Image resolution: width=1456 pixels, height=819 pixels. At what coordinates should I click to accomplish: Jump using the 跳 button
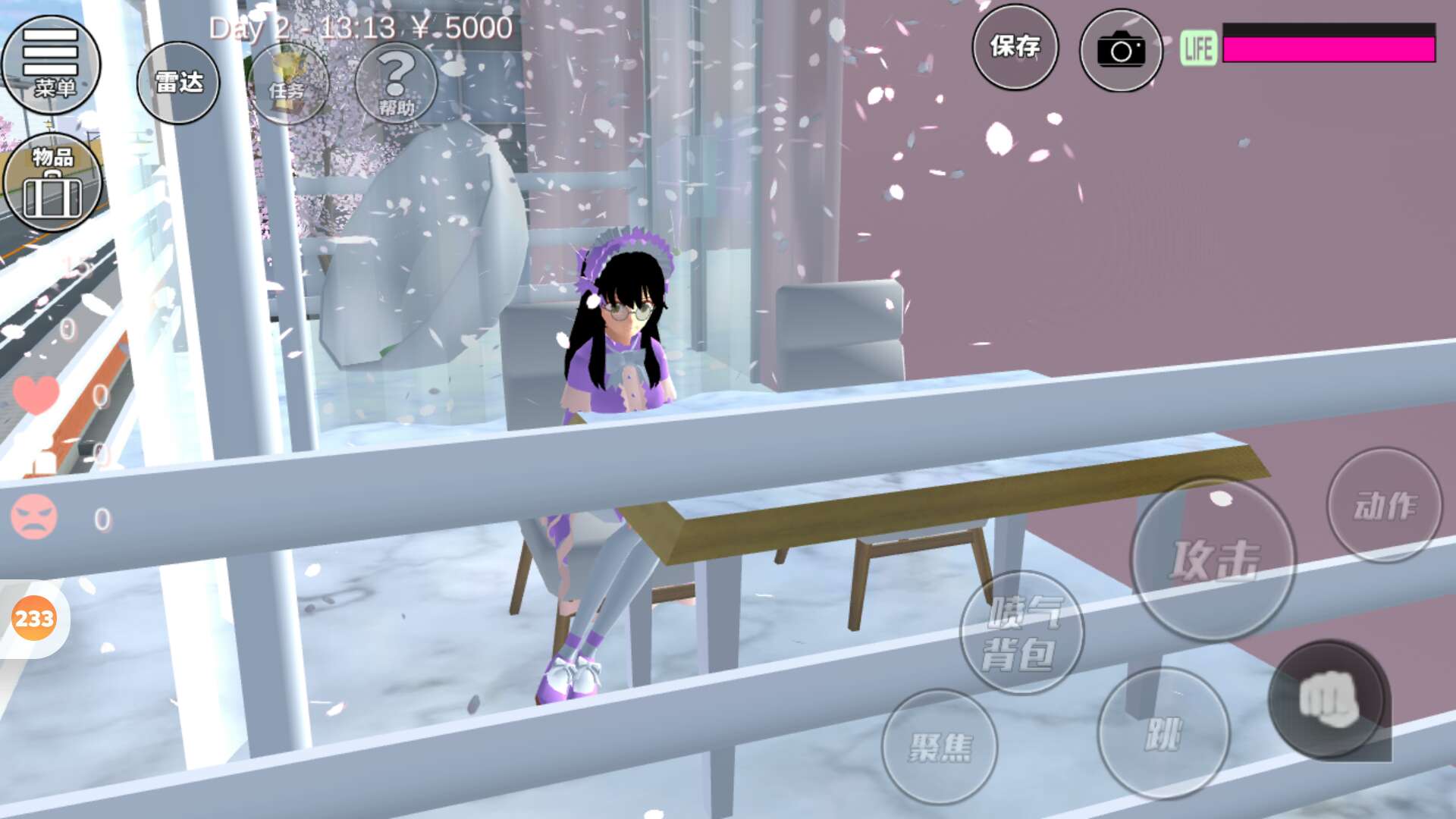(x=1163, y=733)
